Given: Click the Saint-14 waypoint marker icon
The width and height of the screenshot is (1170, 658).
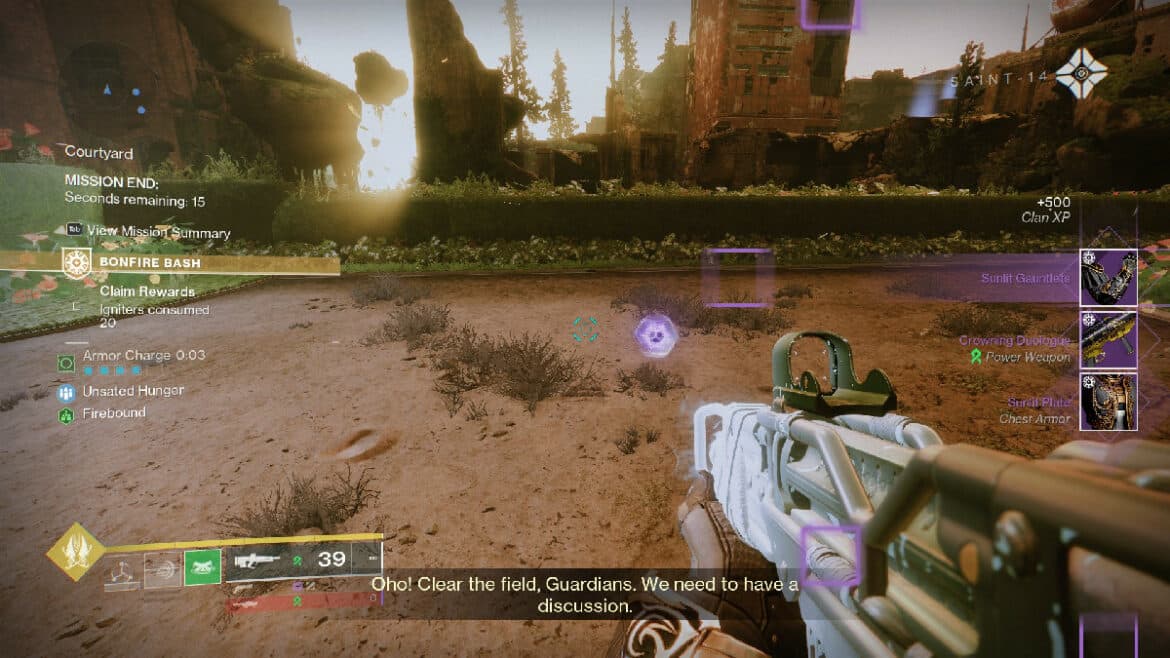Looking at the screenshot, I should coord(1081,73).
